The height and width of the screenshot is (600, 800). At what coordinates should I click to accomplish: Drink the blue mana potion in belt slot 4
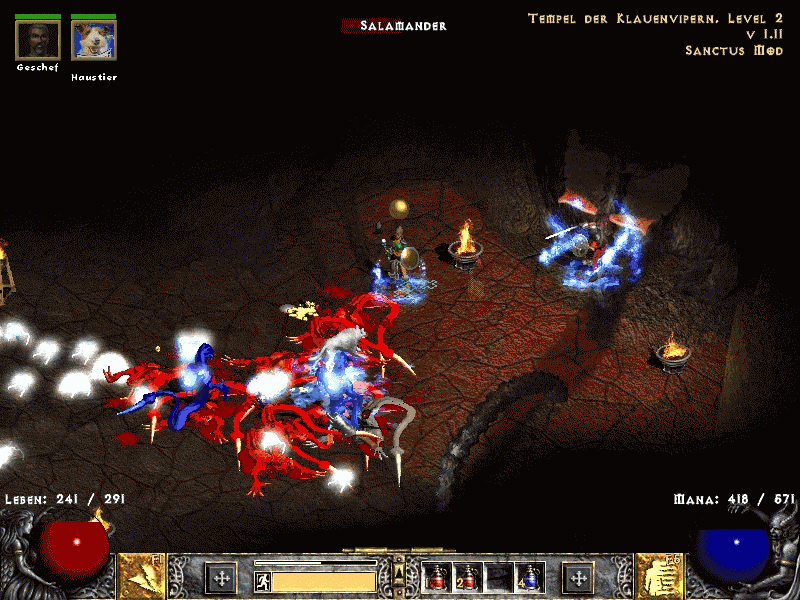pos(527,577)
